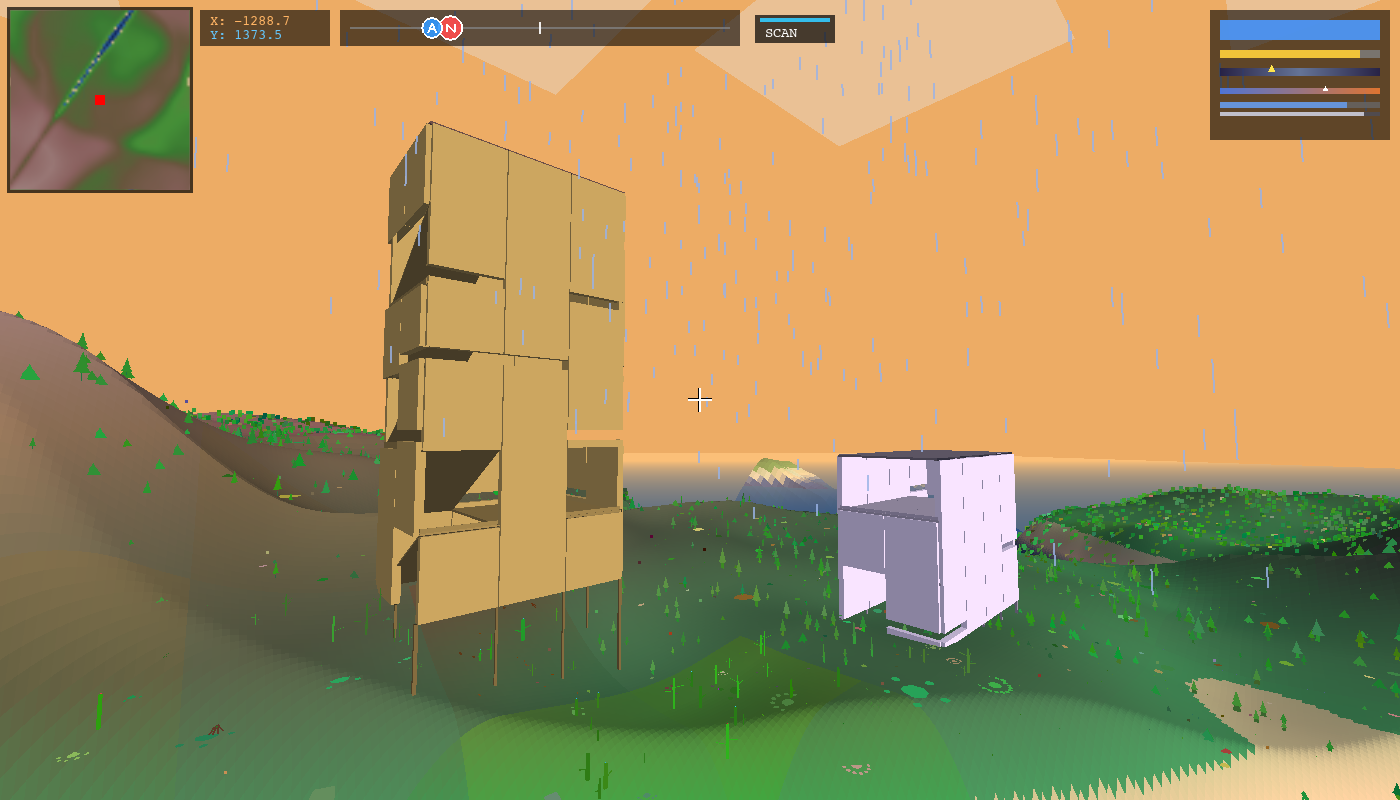Viewport: 1400px width, 800px height.
Task: Click the yellow triangle marker in the status panel
Action: click(x=1271, y=69)
